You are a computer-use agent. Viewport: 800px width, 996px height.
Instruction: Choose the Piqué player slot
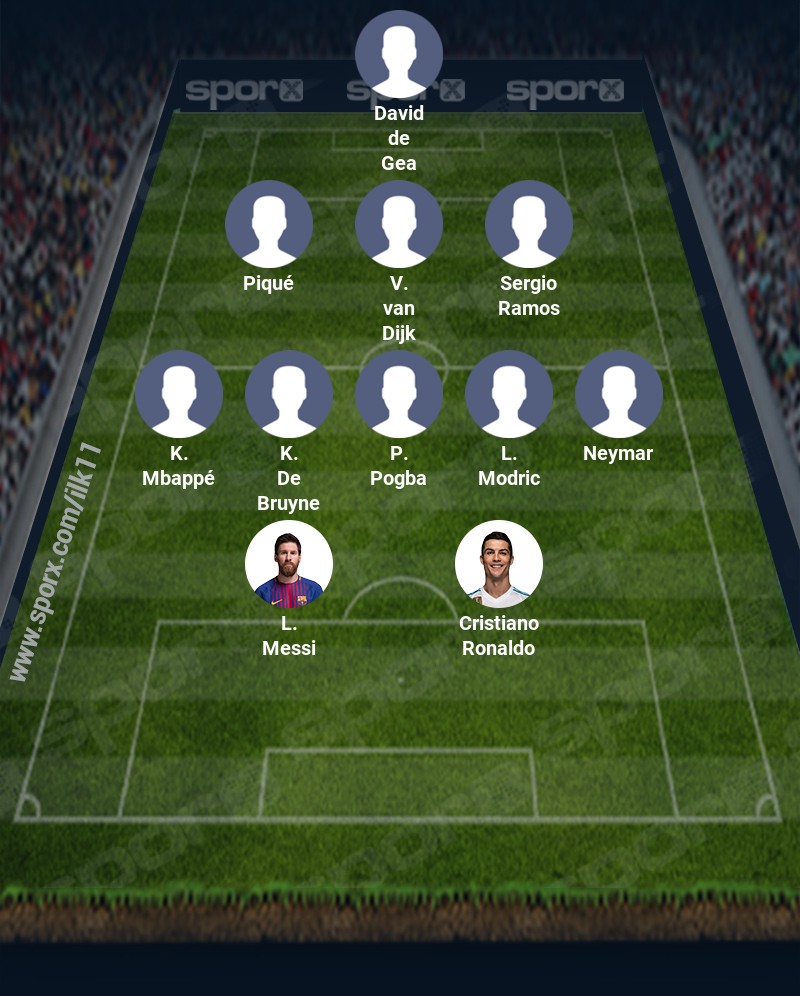[269, 224]
